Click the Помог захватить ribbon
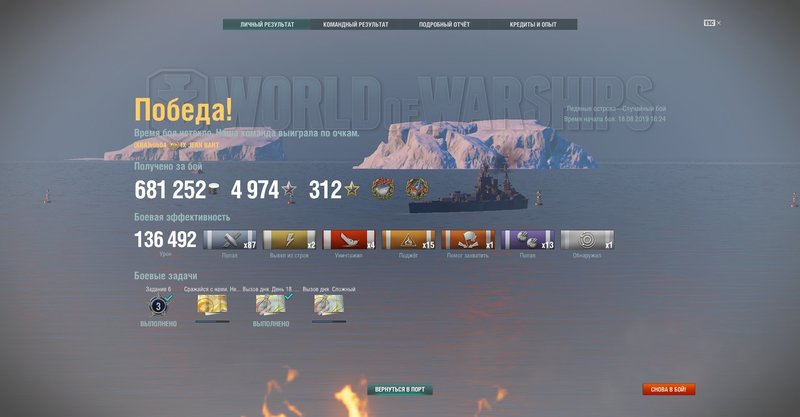The height and width of the screenshot is (417, 800). pyautogui.click(x=468, y=240)
